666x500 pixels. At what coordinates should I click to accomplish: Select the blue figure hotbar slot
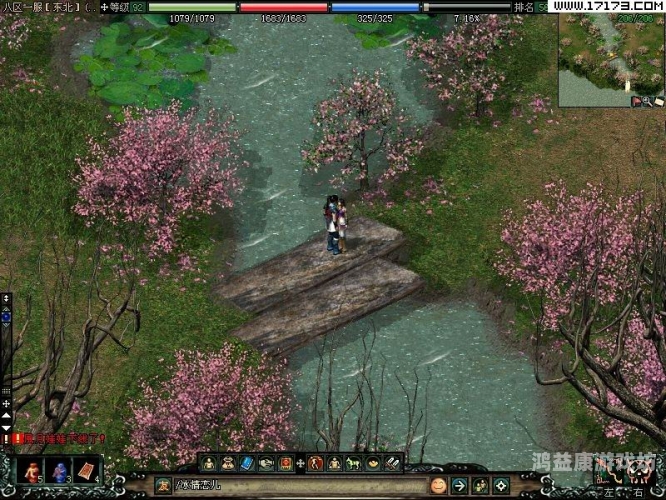(x=59, y=470)
